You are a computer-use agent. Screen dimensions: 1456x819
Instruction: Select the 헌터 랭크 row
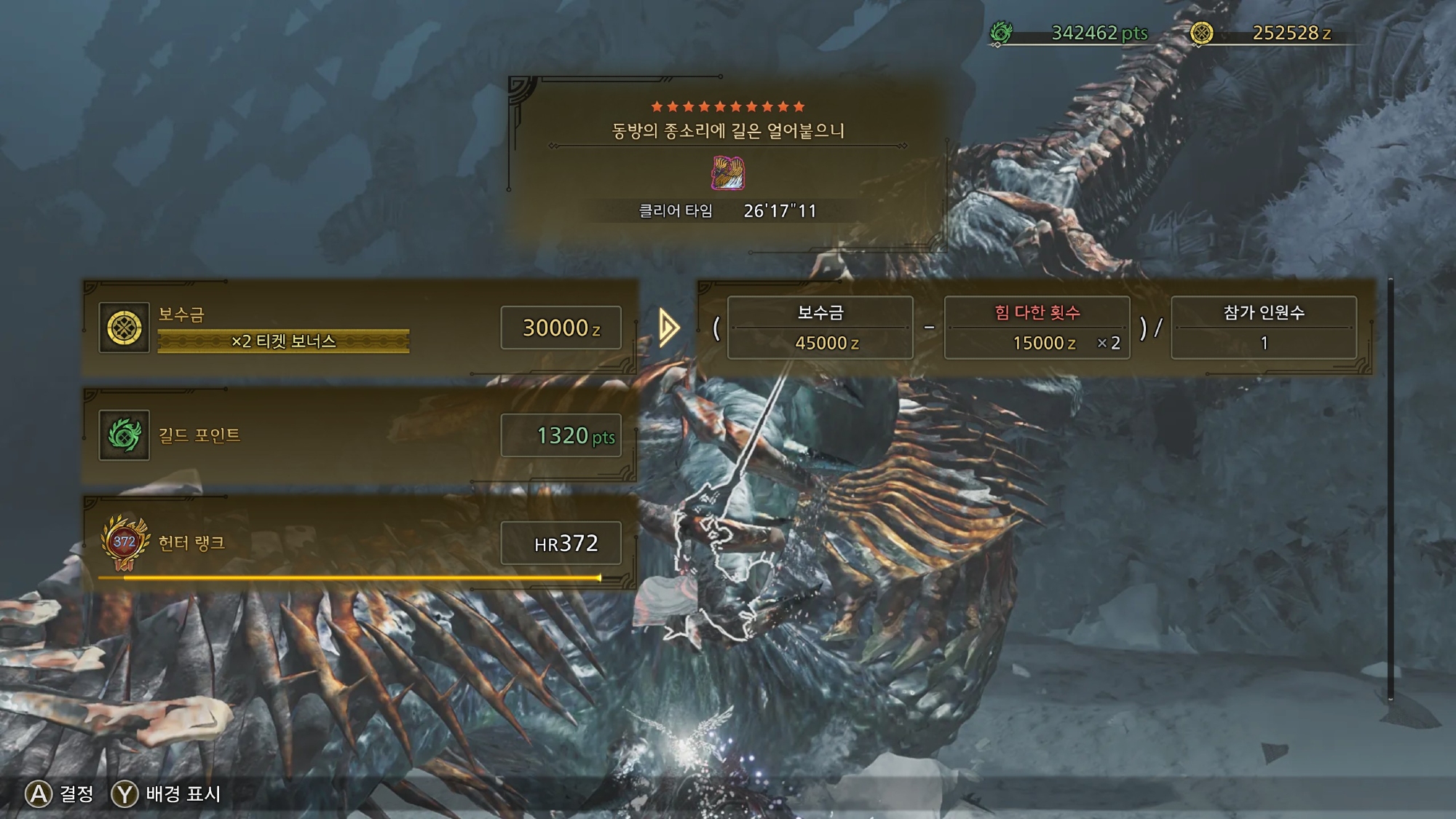pos(360,543)
